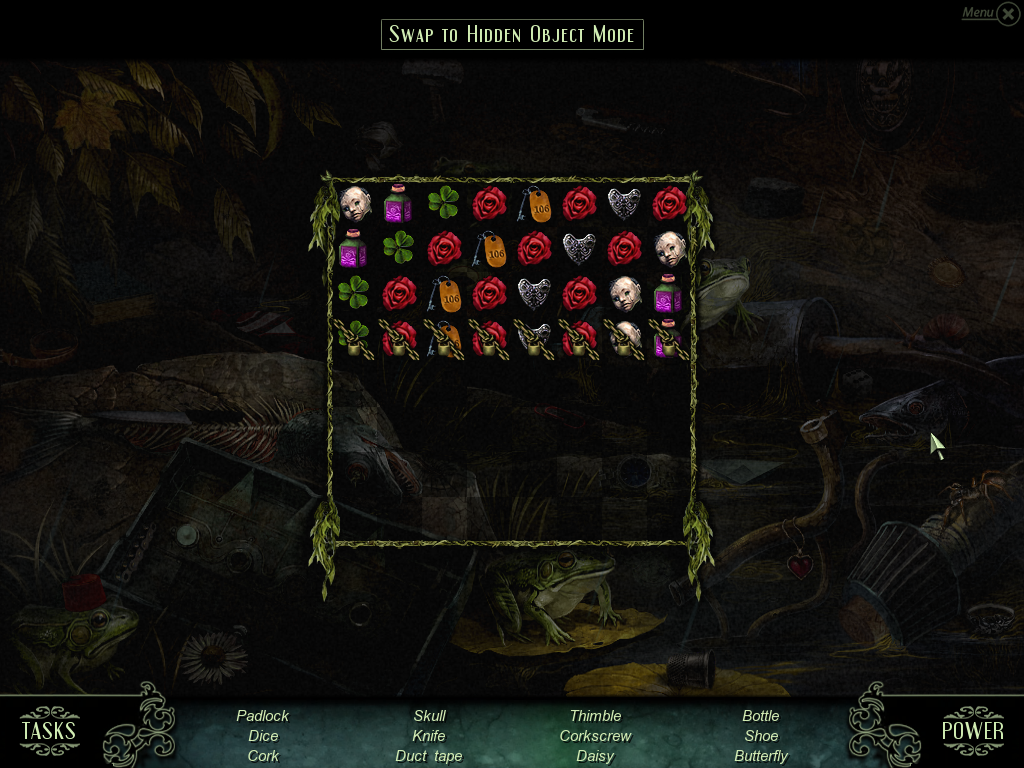
Task: Select the chained four-leaf clover tile
Action: [353, 339]
